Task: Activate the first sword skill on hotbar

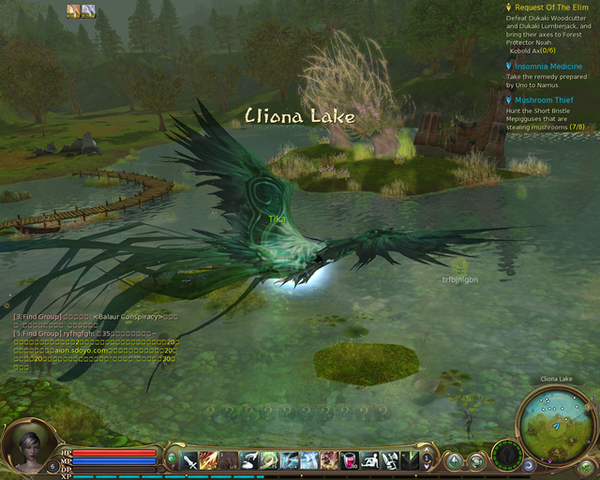Action: 189,460
